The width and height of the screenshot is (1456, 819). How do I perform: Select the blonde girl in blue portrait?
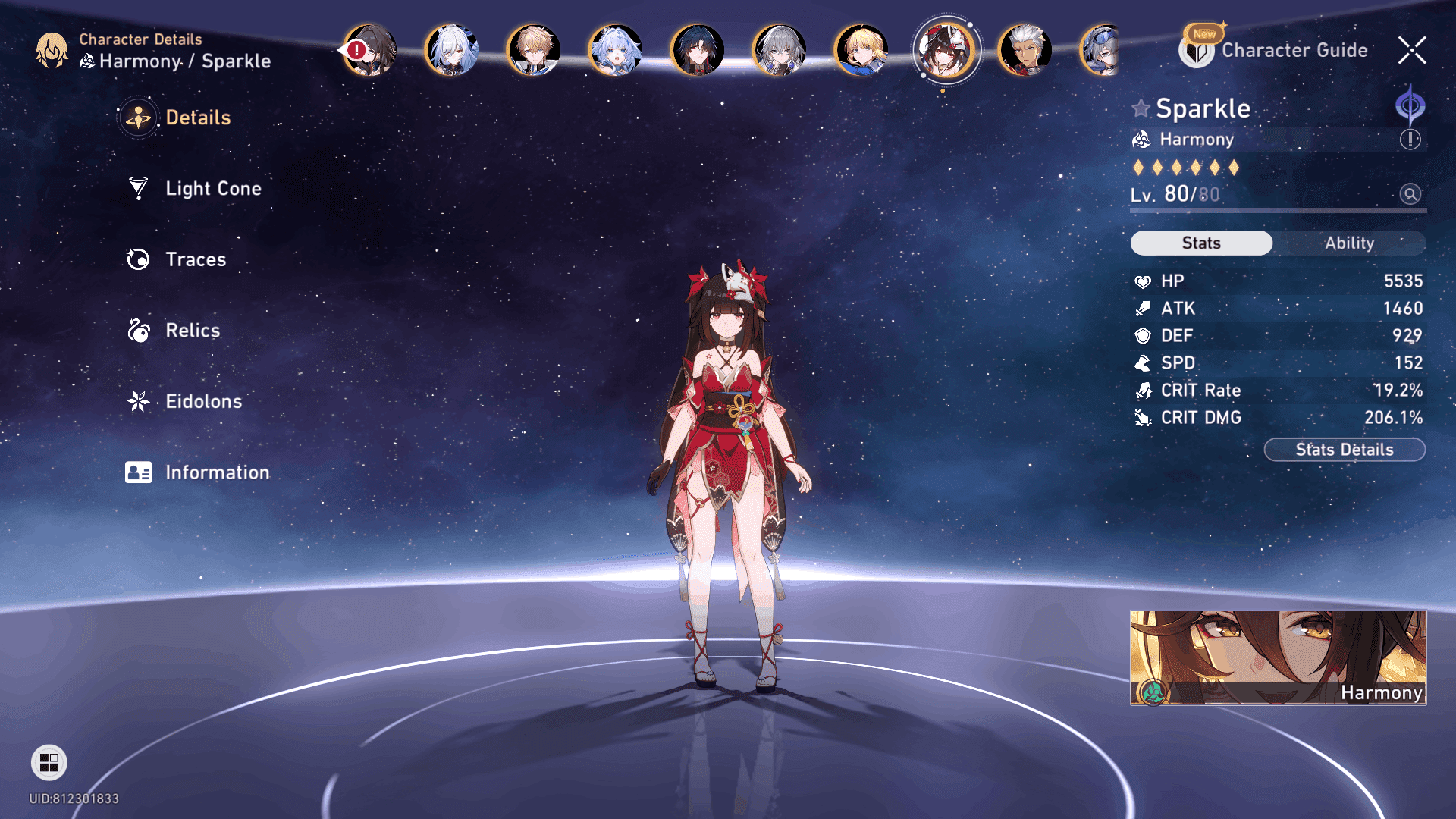pyautogui.click(x=861, y=51)
